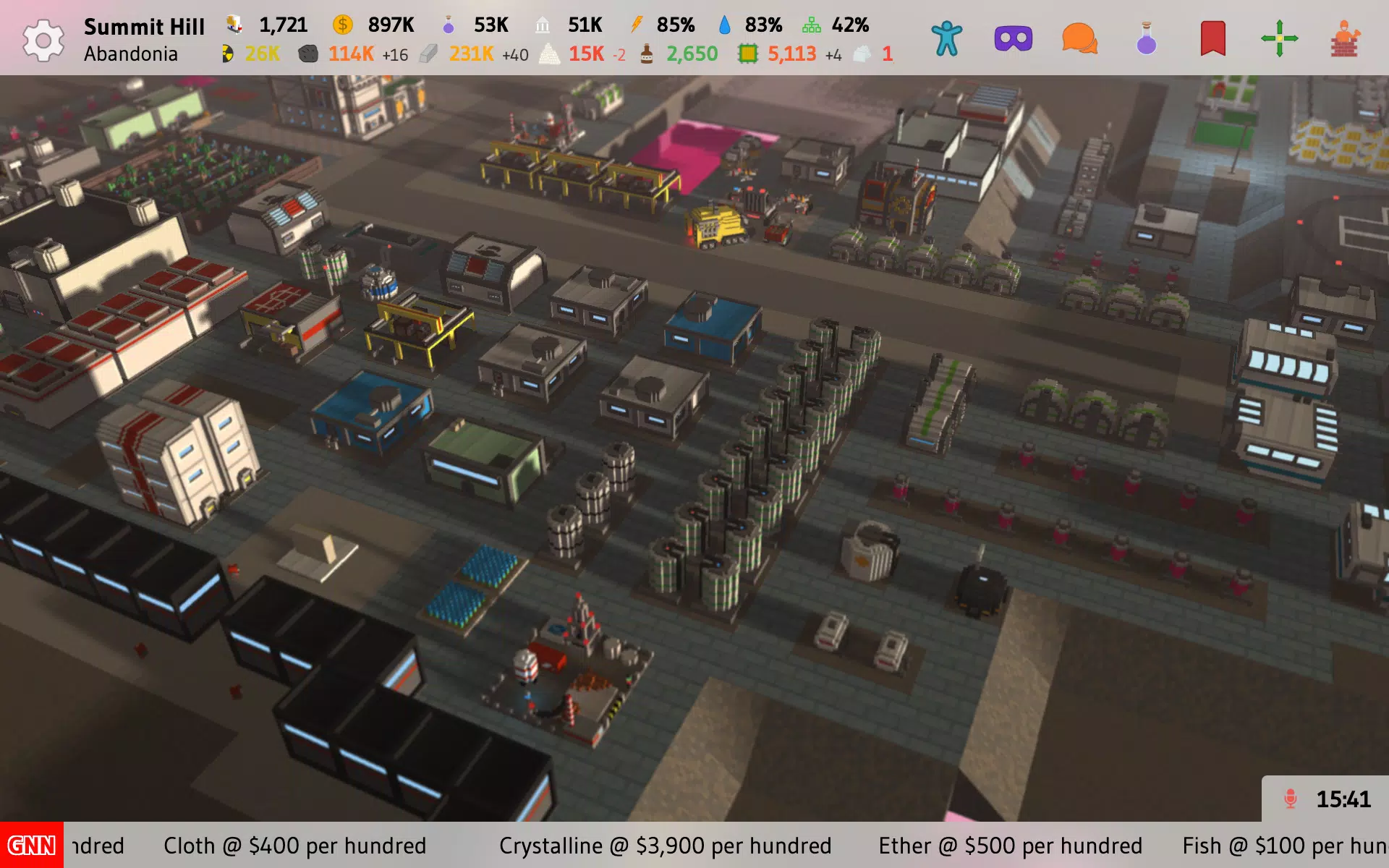Open the purple flask research icon
This screenshot has height=868, width=1389.
[x=1146, y=39]
